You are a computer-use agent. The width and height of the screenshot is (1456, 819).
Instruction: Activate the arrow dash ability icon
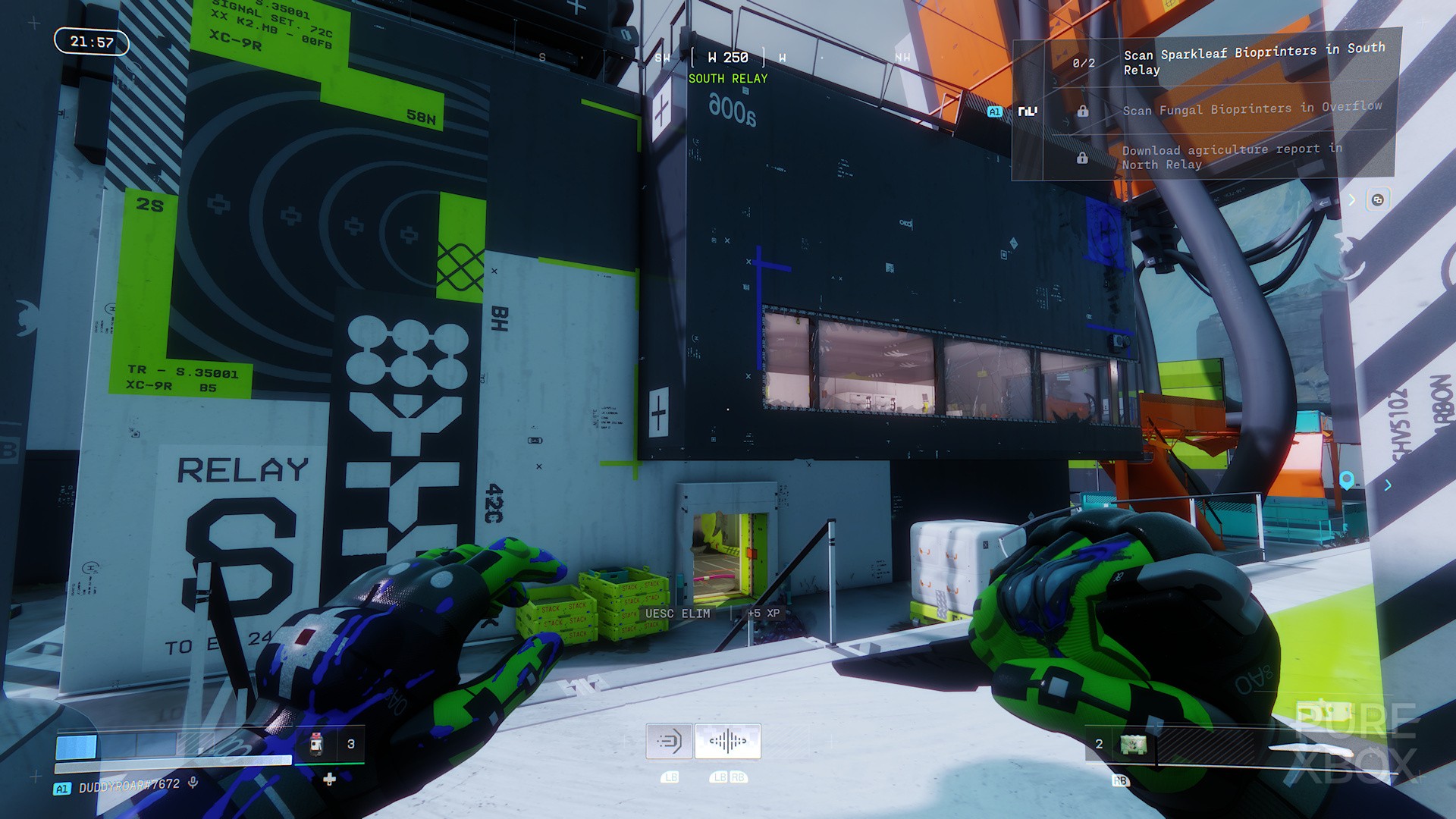669,741
